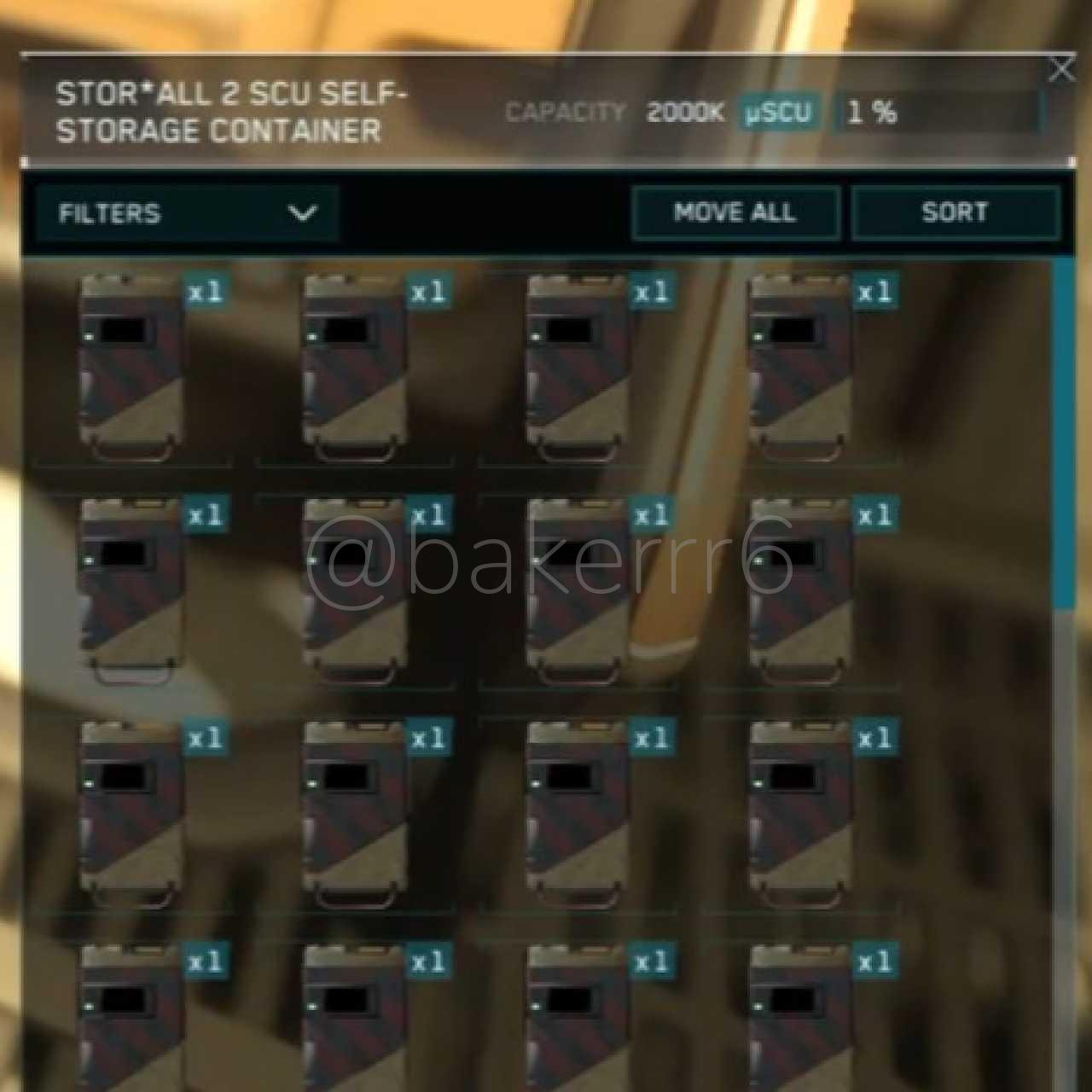Screen dimensions: 1092x1092
Task: Open the Filters dropdown
Action: [x=187, y=213]
